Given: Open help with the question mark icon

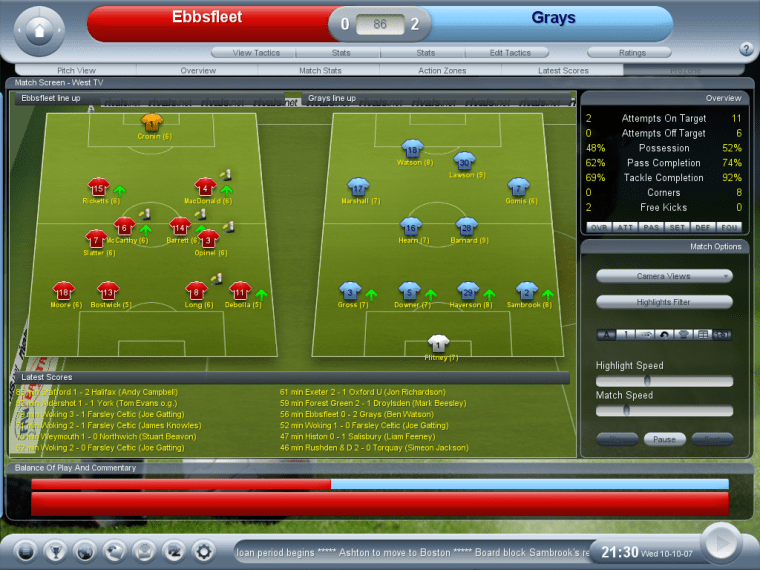Looking at the screenshot, I should click(x=746, y=49).
